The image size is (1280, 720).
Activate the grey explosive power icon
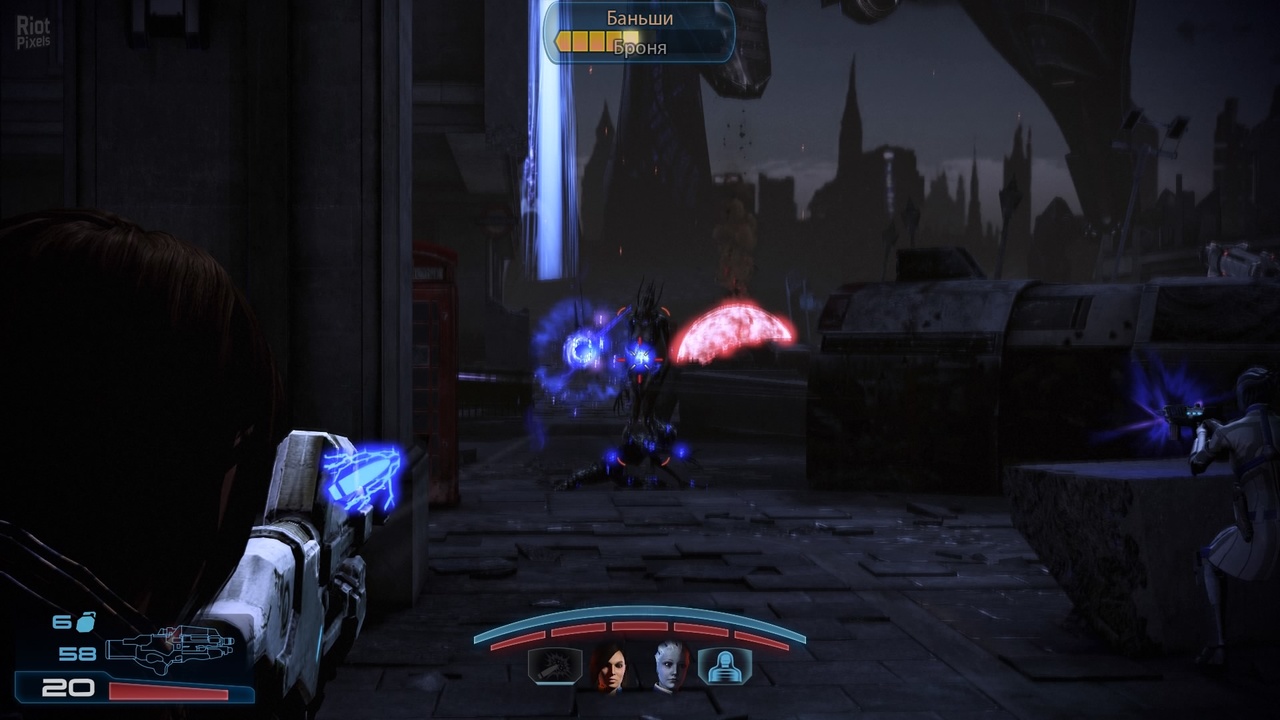(555, 666)
